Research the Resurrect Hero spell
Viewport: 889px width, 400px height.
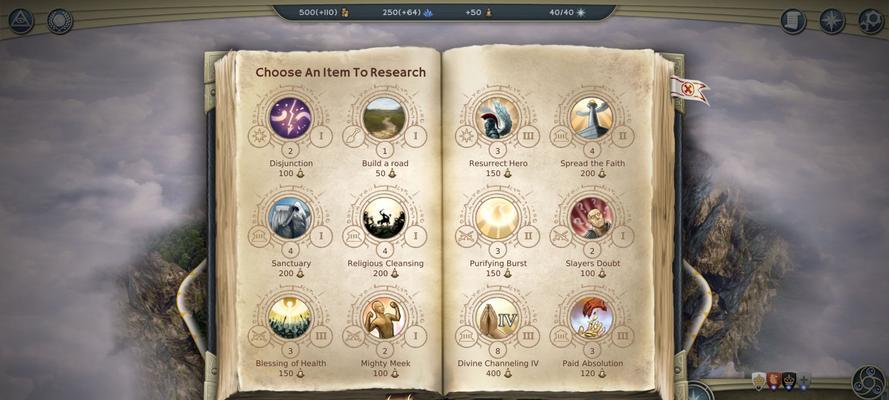pyautogui.click(x=497, y=118)
